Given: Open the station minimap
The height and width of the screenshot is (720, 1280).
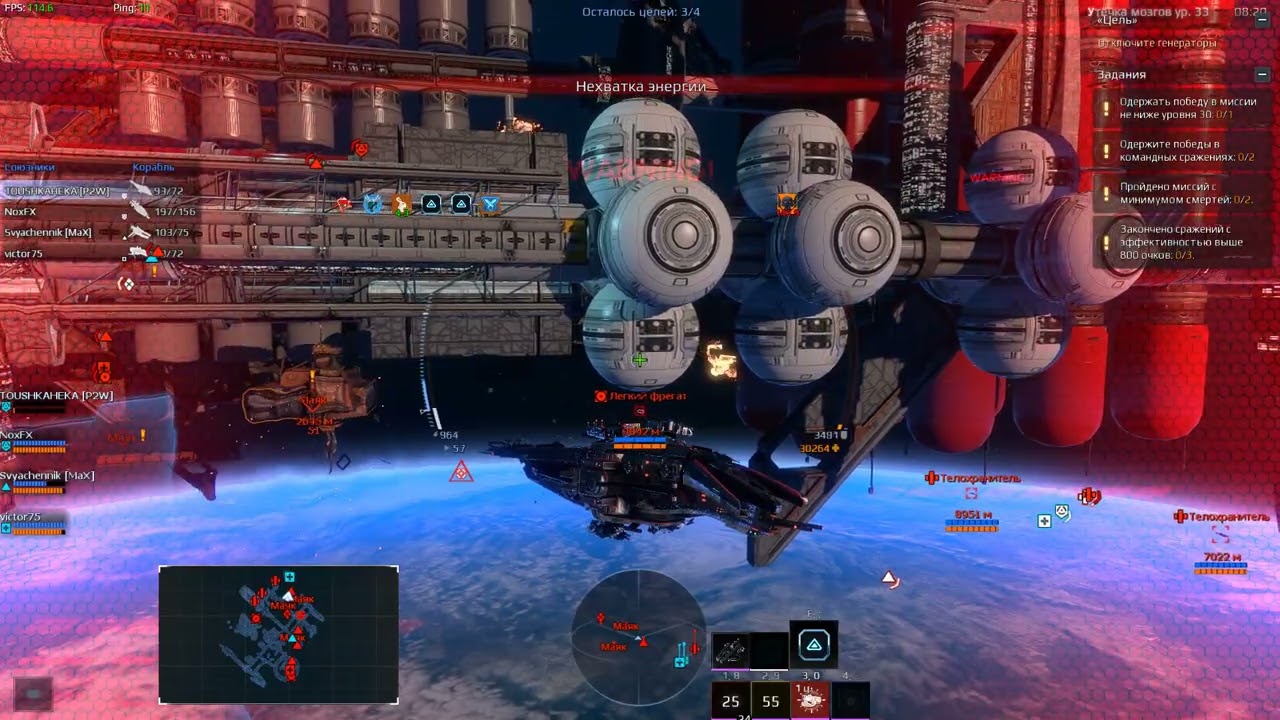Looking at the screenshot, I should pos(278,635).
